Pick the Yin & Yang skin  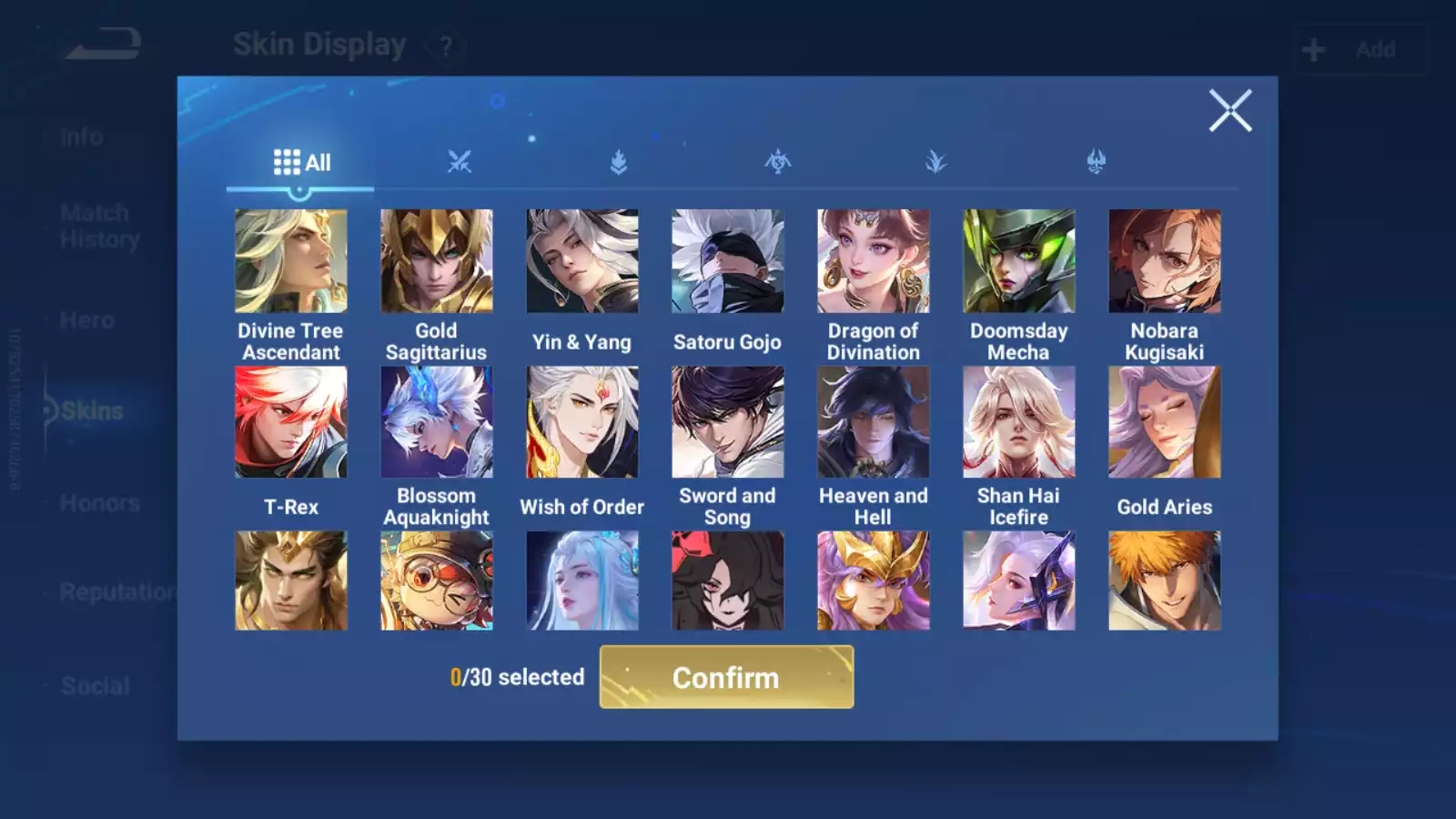[582, 262]
